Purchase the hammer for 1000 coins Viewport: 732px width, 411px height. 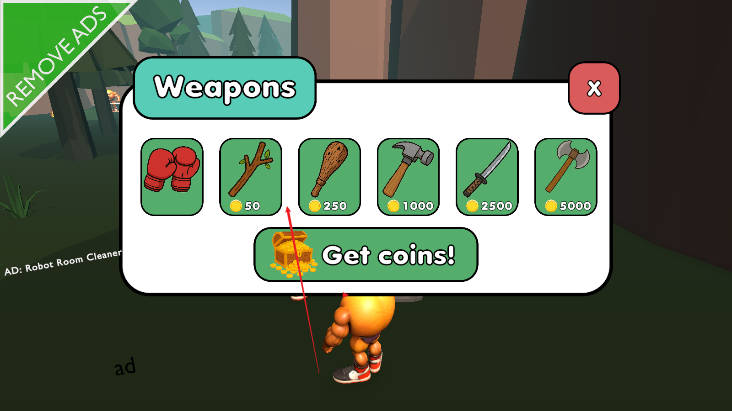pyautogui.click(x=408, y=176)
